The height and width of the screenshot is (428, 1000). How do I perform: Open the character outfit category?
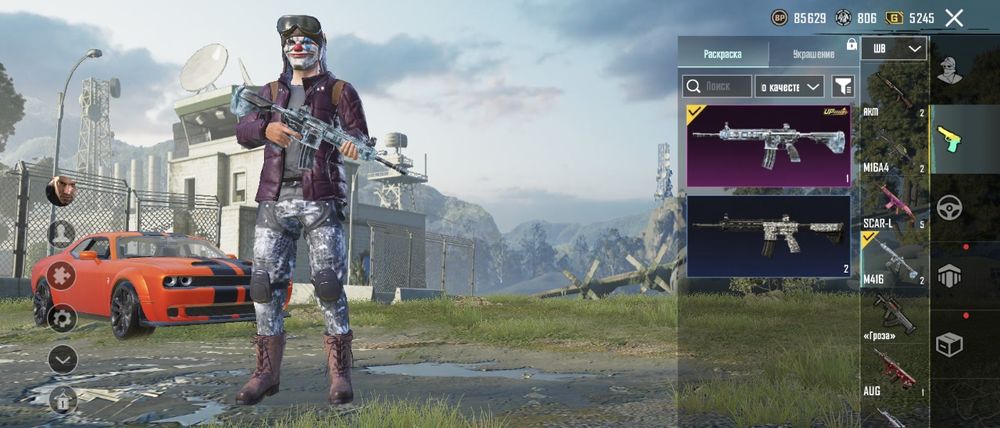click(x=949, y=71)
